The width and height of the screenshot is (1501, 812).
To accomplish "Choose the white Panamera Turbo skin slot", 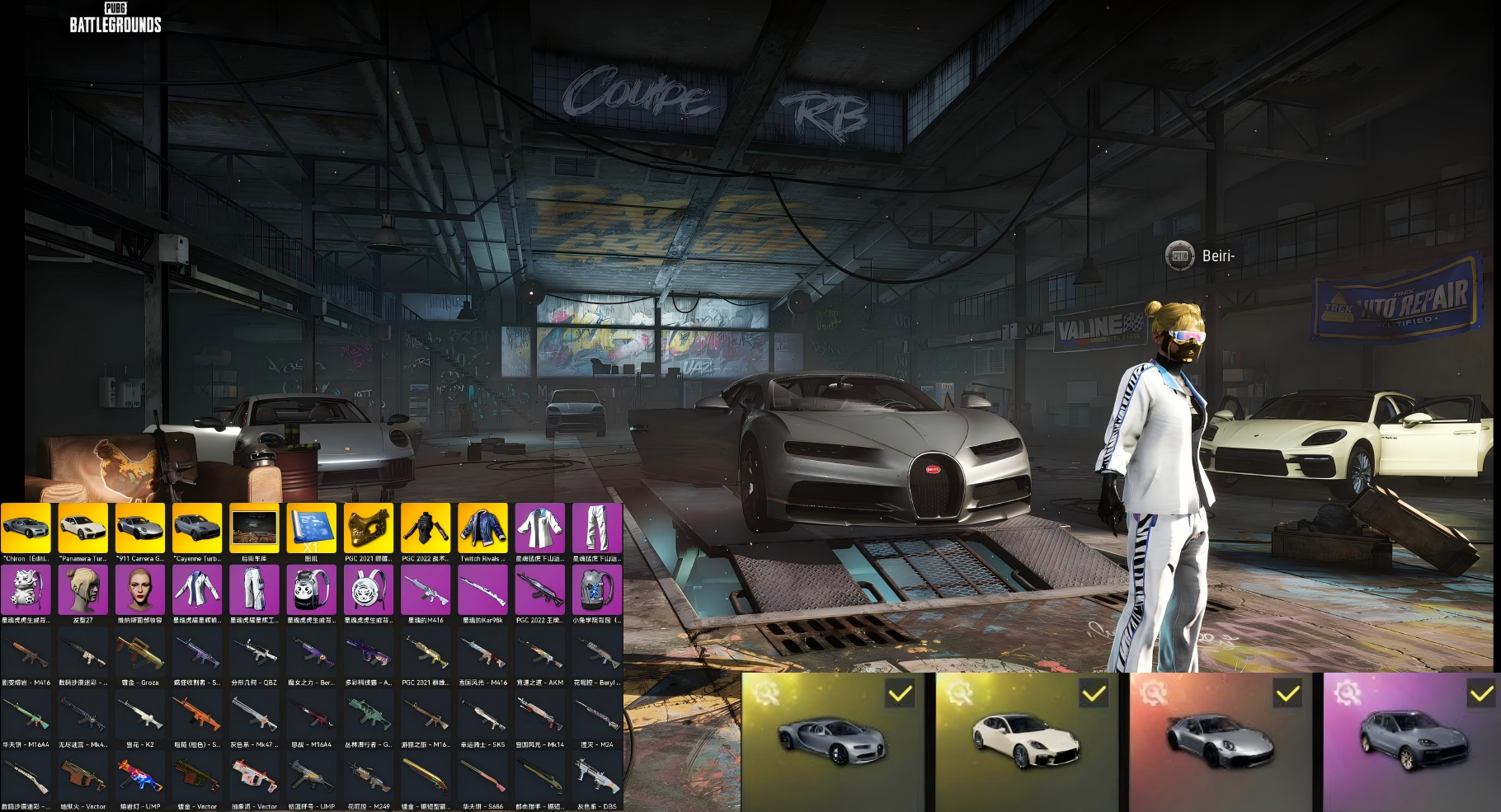I will tap(82, 528).
